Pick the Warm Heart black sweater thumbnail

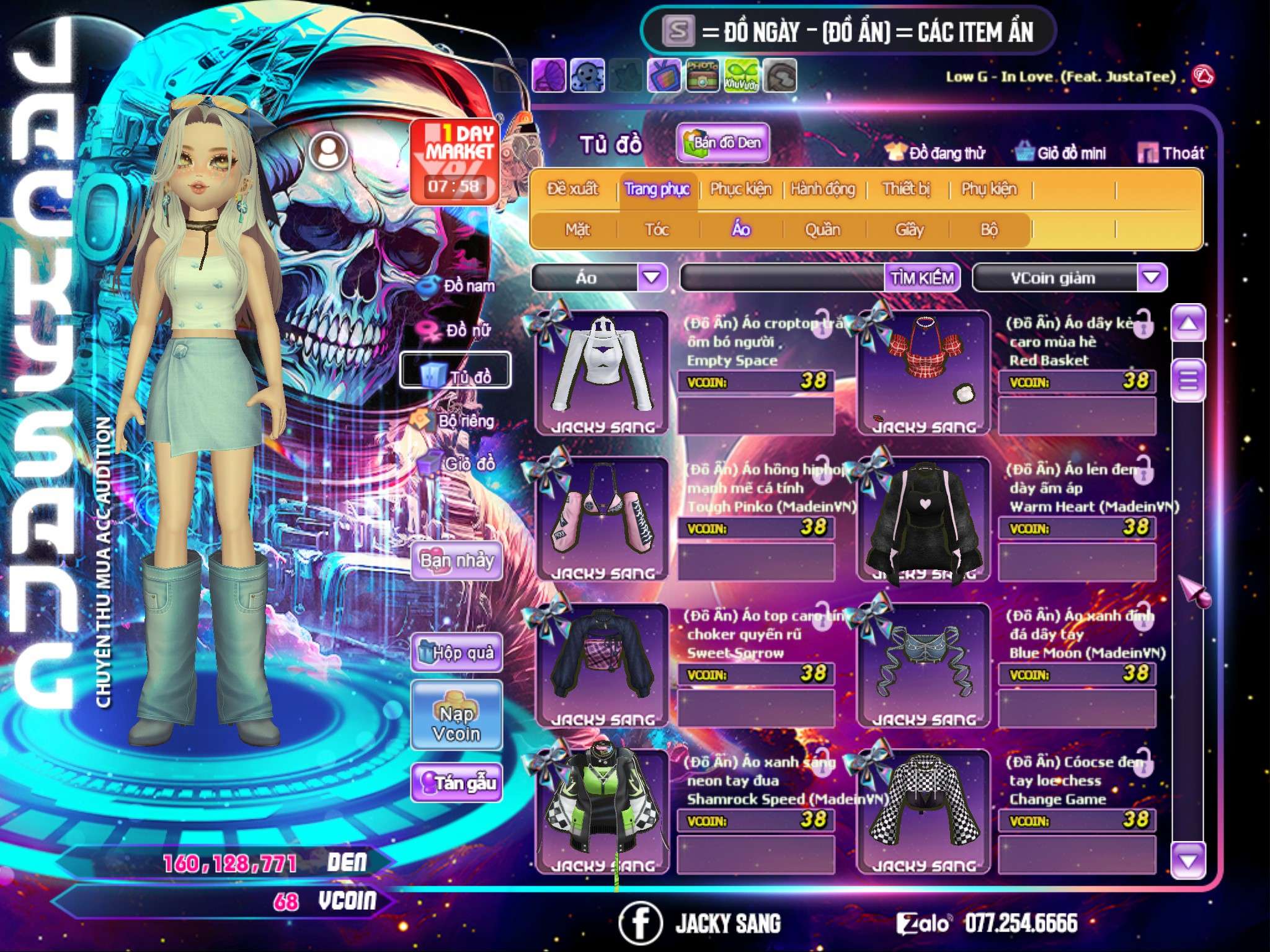pos(924,519)
